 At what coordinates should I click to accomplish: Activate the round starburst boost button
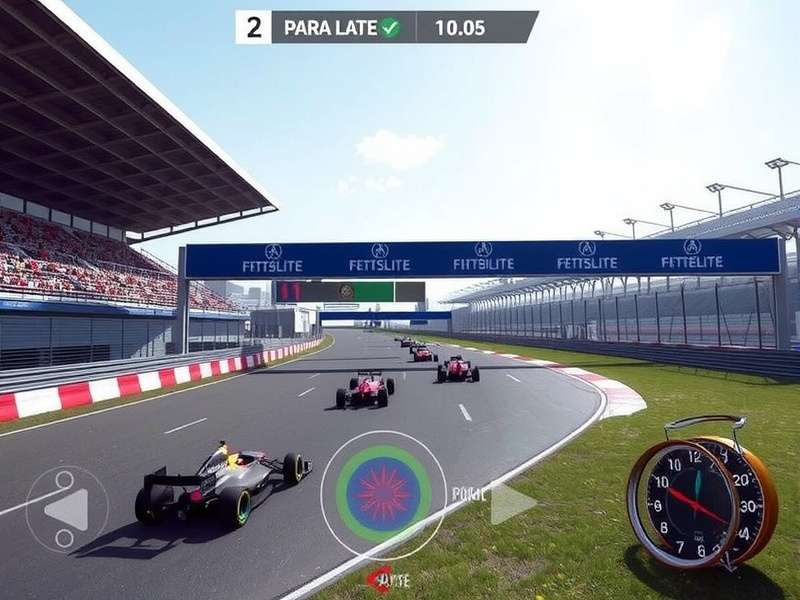pos(383,494)
